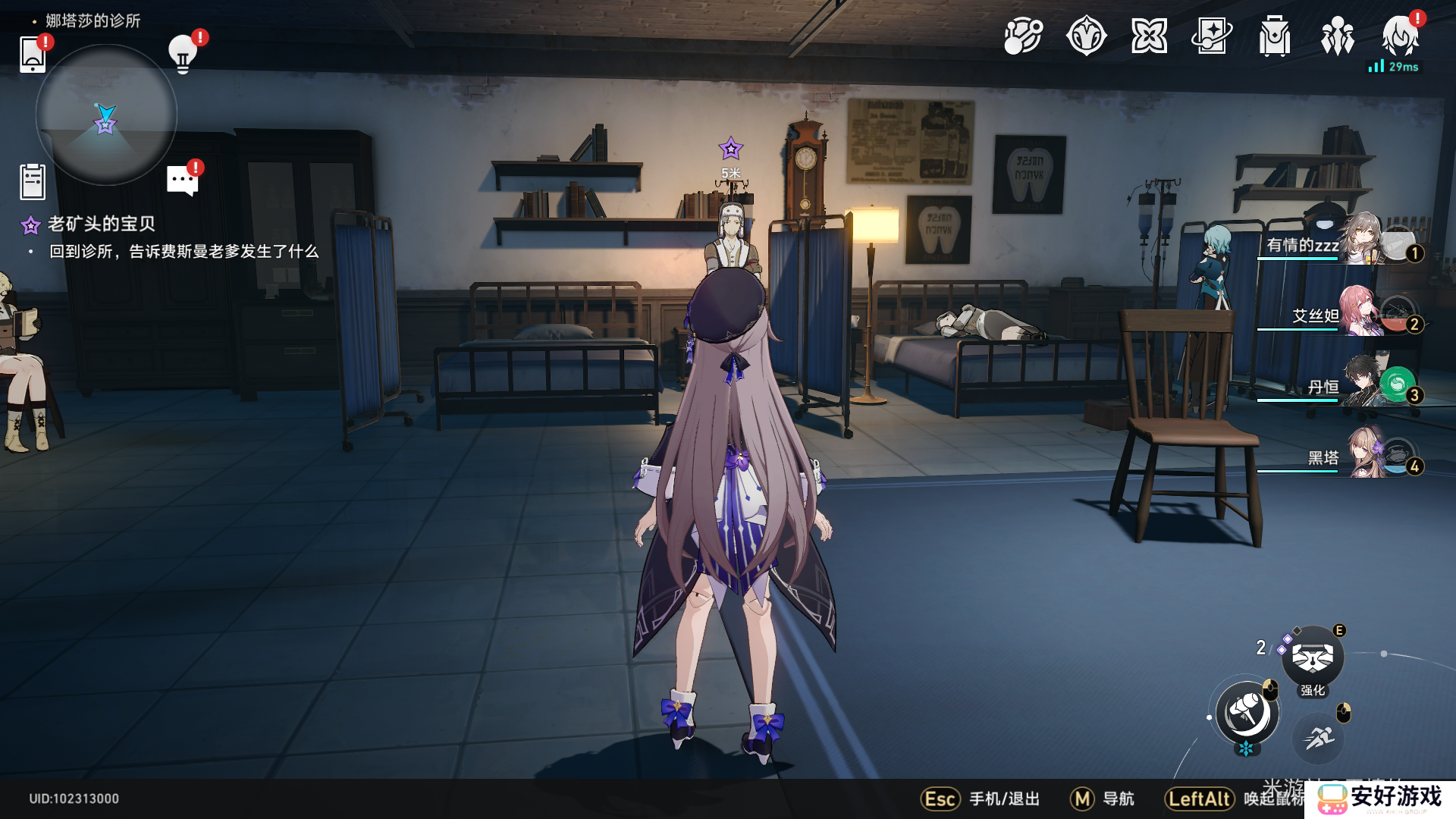This screenshot has height=819, width=1456.
Task: Open the planet and rocket icon
Action: 1023,36
